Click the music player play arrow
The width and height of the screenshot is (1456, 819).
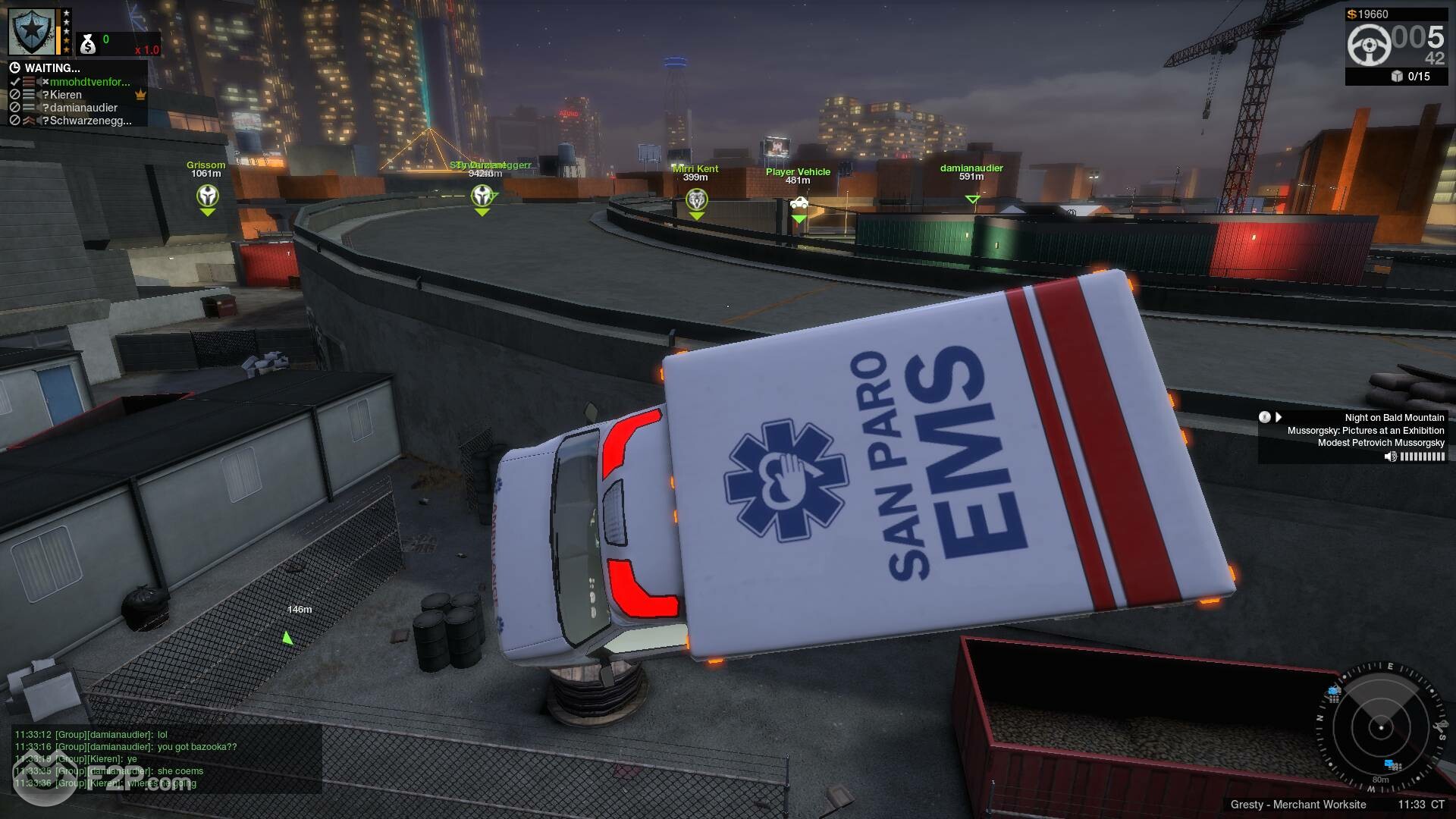[x=1279, y=417]
